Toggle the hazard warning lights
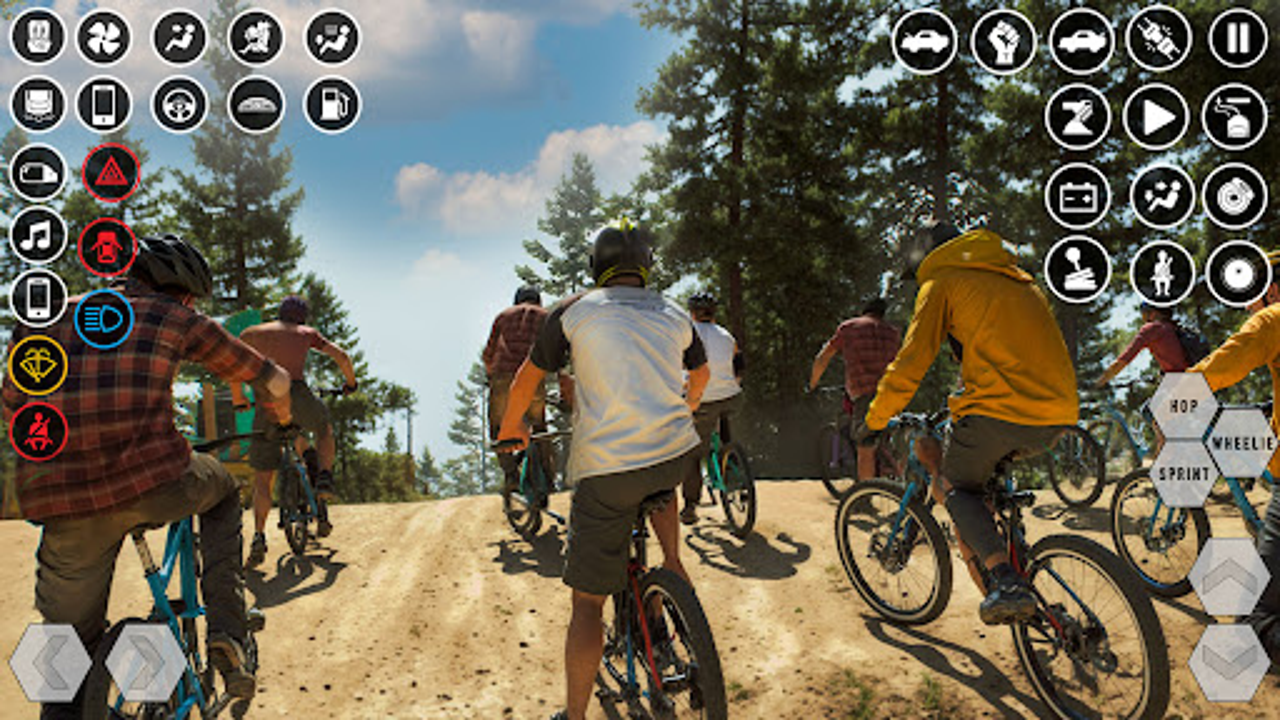Viewport: 1280px width, 720px height. [112, 171]
